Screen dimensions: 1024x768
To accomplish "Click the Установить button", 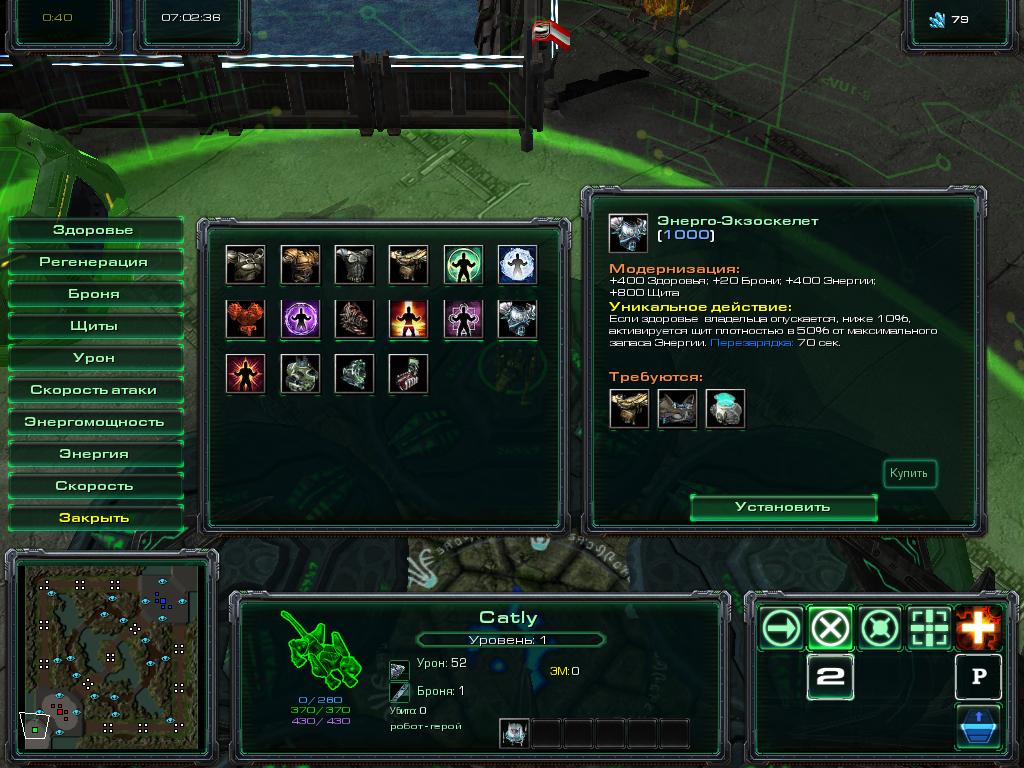I will tap(783, 507).
